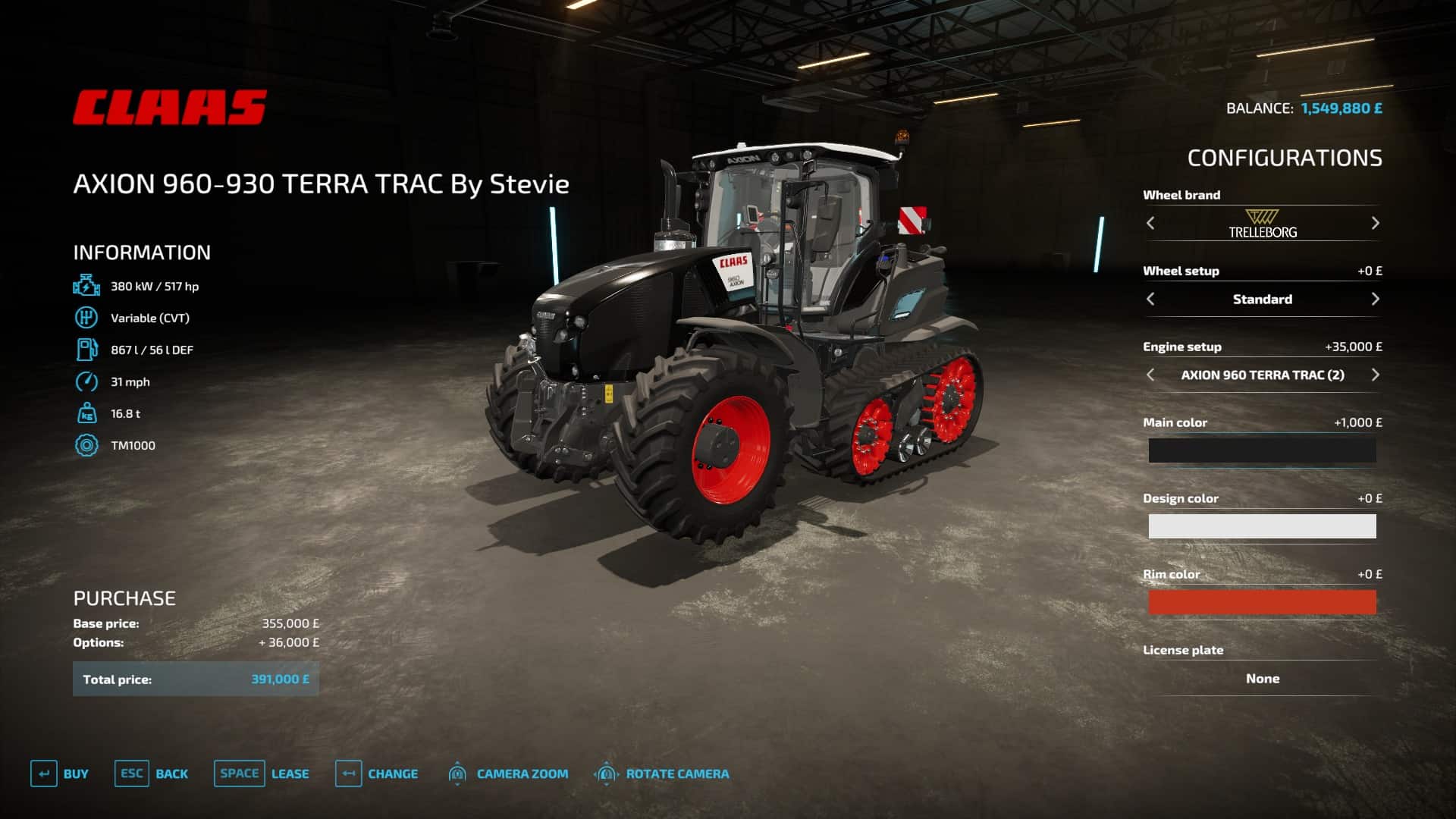The width and height of the screenshot is (1456, 819).
Task: Click the Change configuration button
Action: pyautogui.click(x=377, y=773)
